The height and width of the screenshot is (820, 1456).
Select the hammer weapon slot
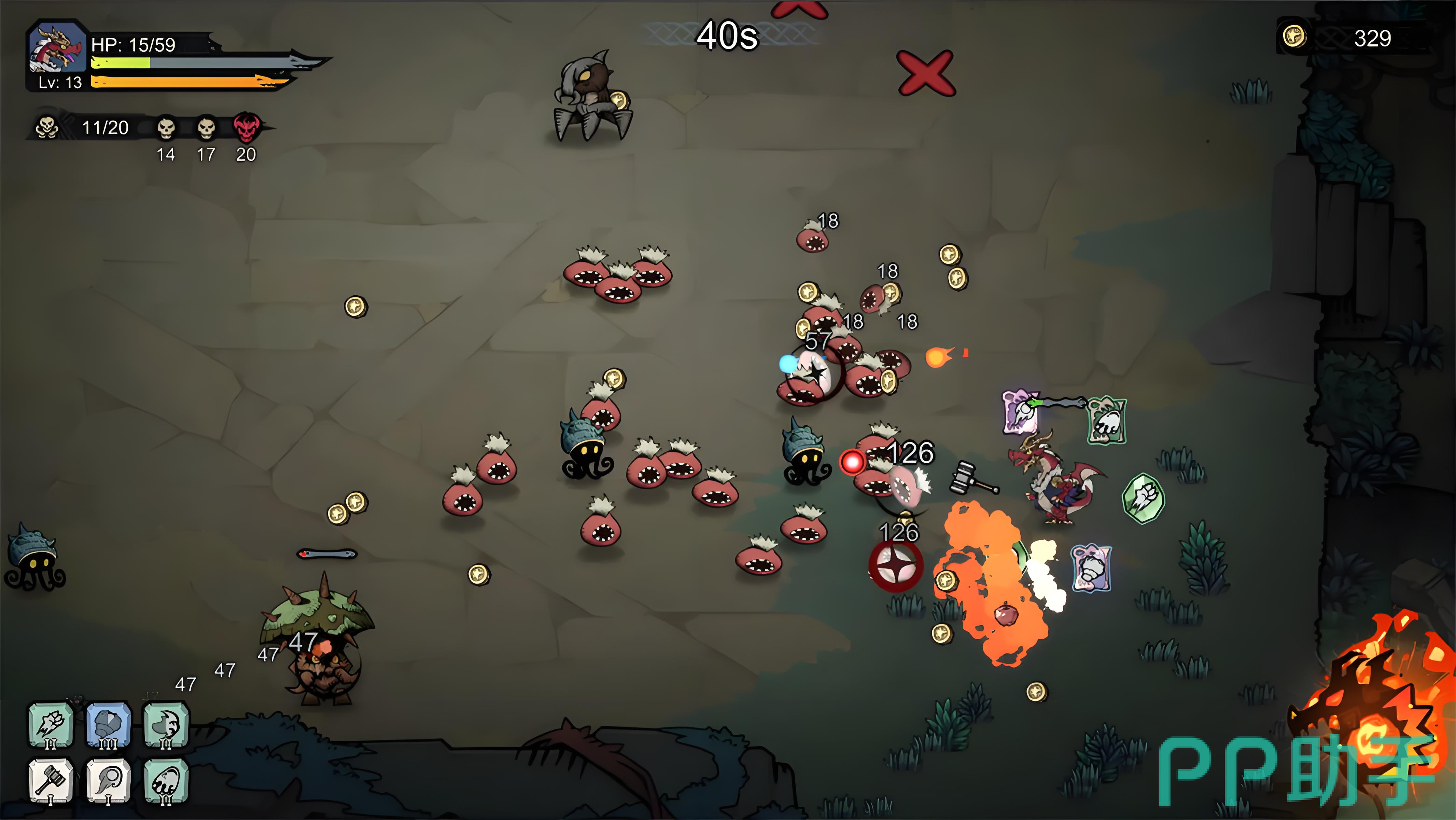click(x=51, y=781)
